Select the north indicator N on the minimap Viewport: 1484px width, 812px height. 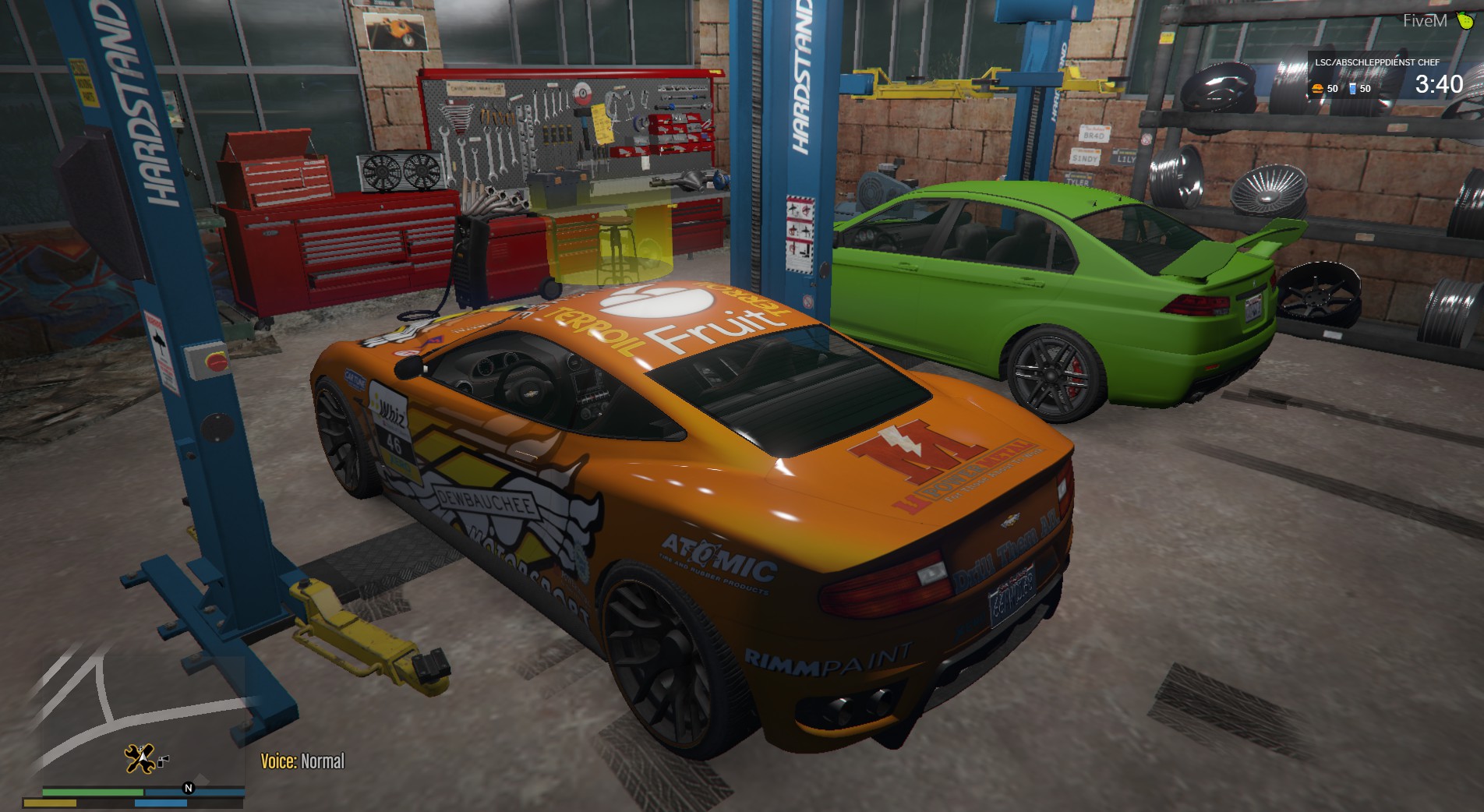click(x=188, y=789)
